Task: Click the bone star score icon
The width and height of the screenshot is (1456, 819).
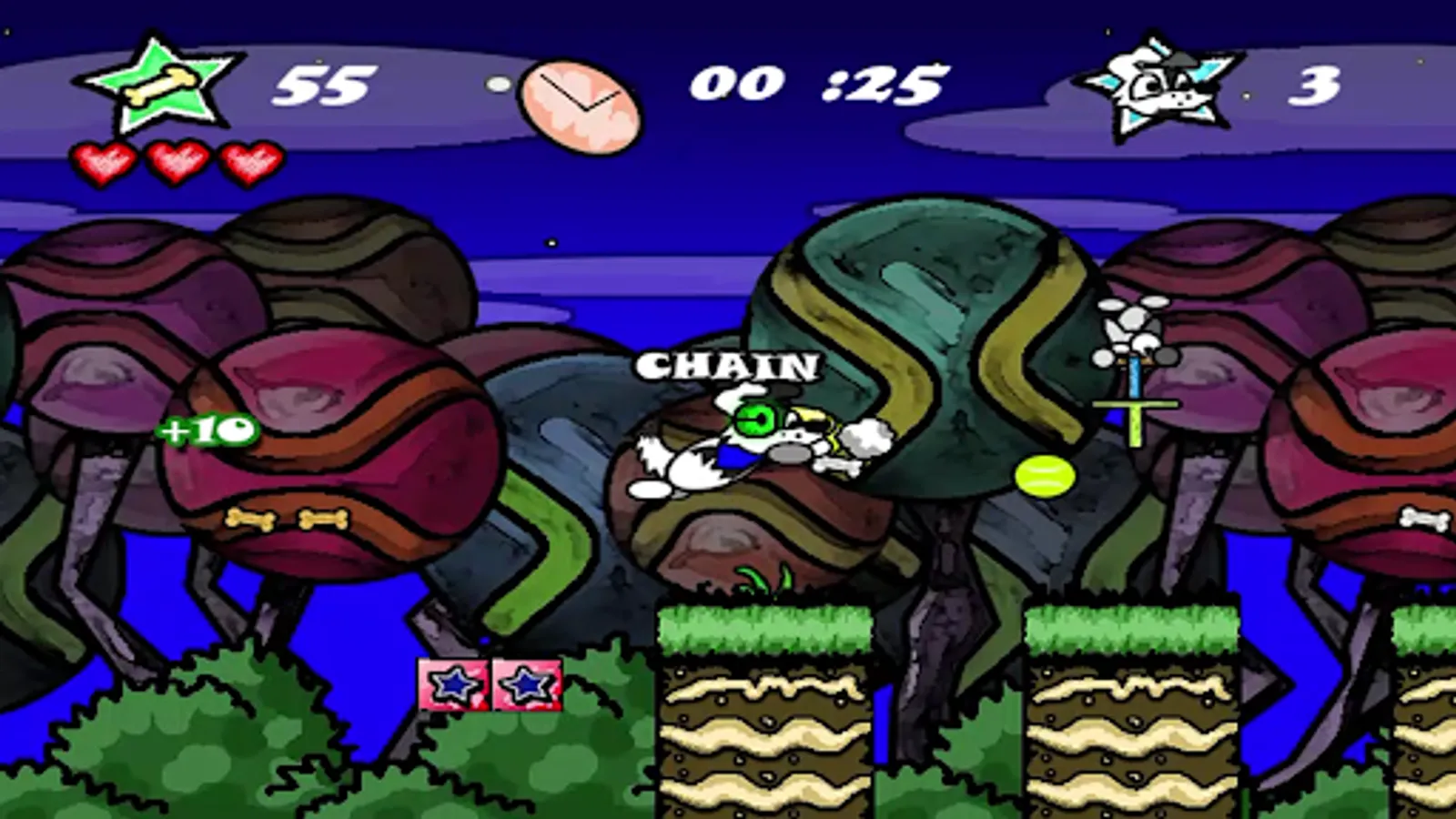Action: click(164, 86)
